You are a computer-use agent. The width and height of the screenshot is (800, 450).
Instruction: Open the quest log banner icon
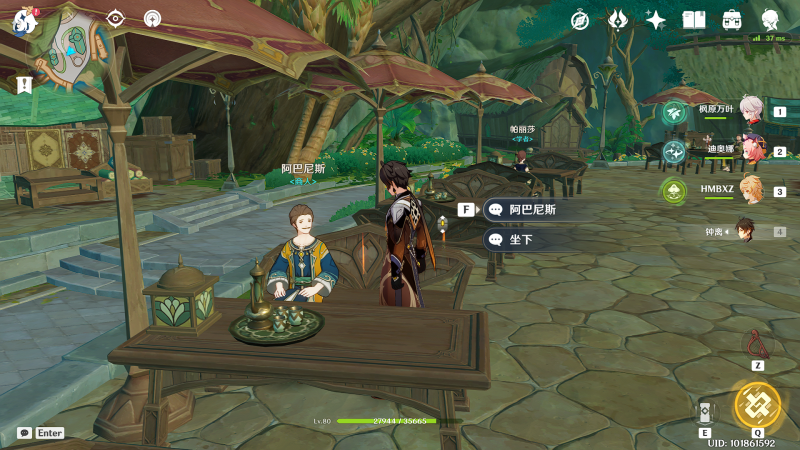[x=25, y=85]
